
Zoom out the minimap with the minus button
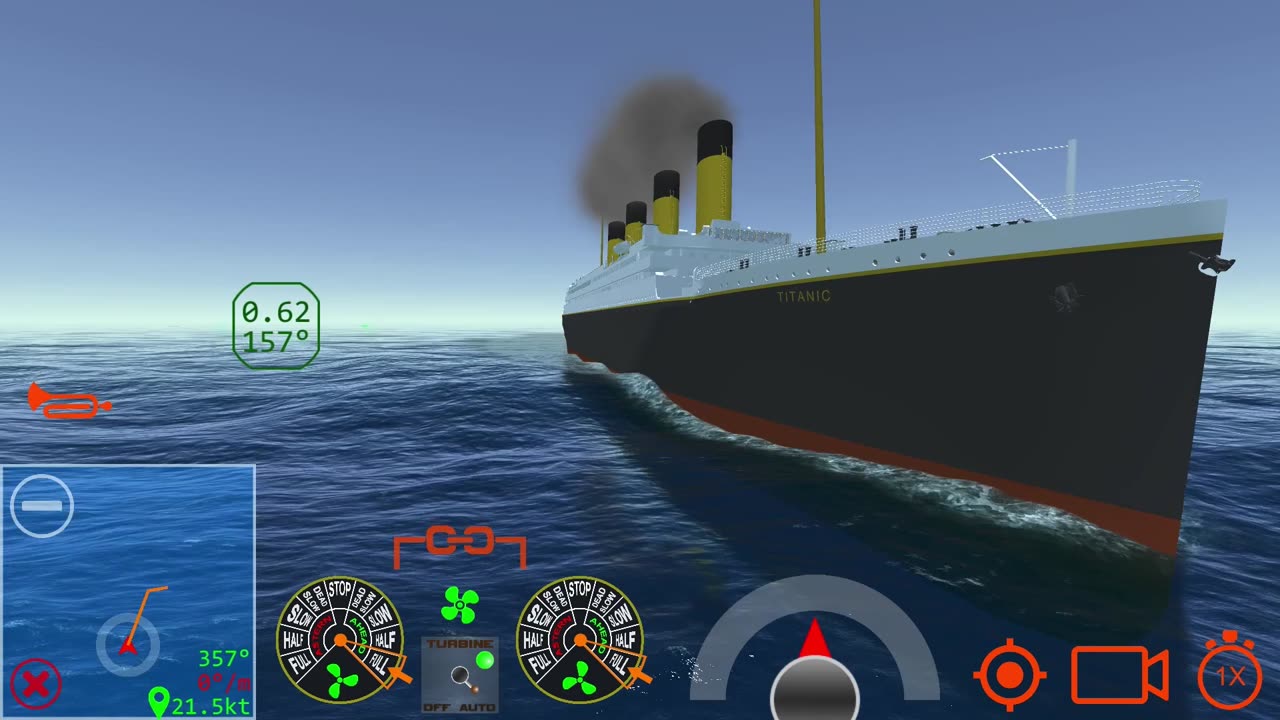click(42, 506)
